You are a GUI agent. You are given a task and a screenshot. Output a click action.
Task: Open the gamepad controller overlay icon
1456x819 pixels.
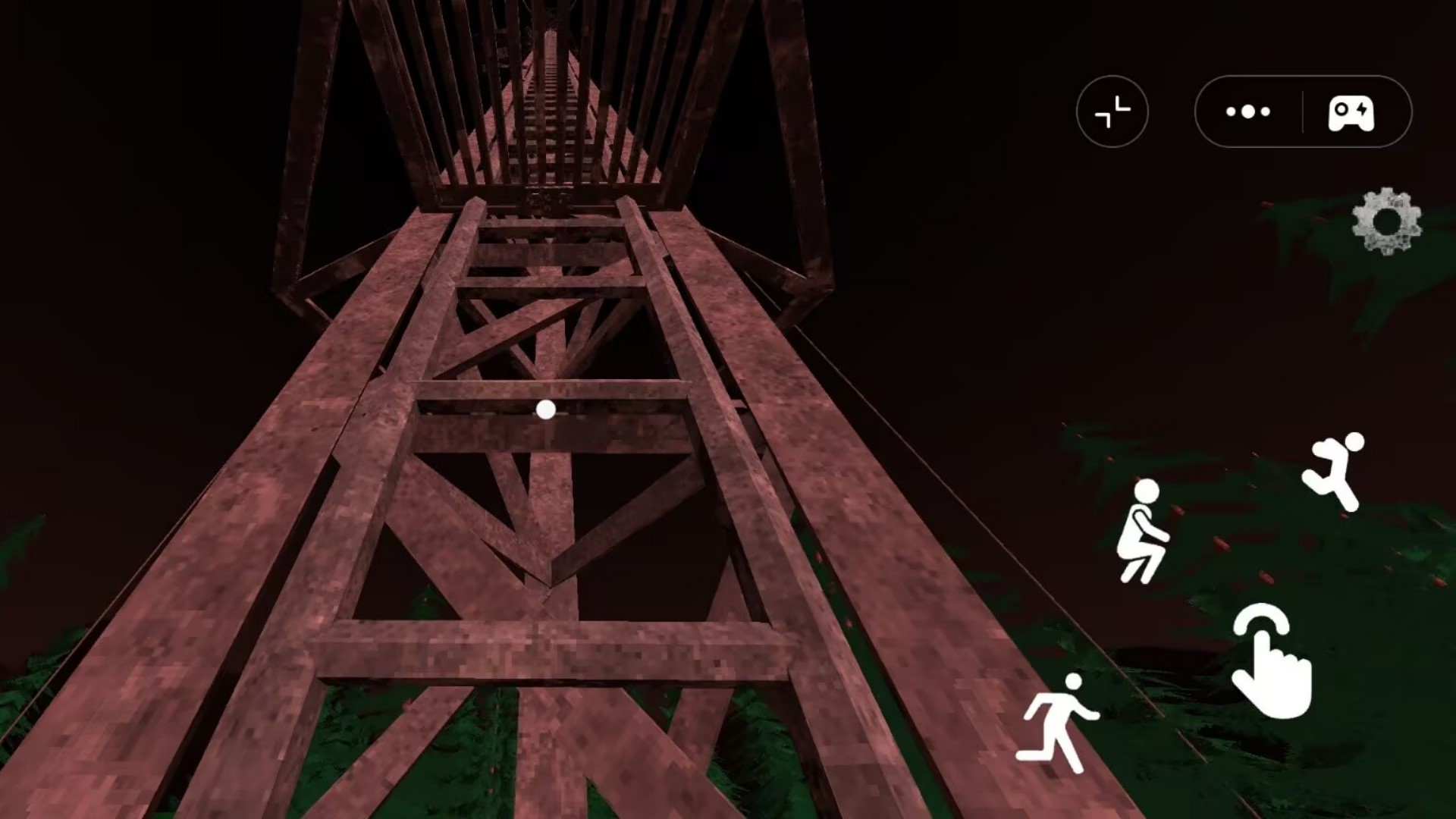click(1351, 112)
